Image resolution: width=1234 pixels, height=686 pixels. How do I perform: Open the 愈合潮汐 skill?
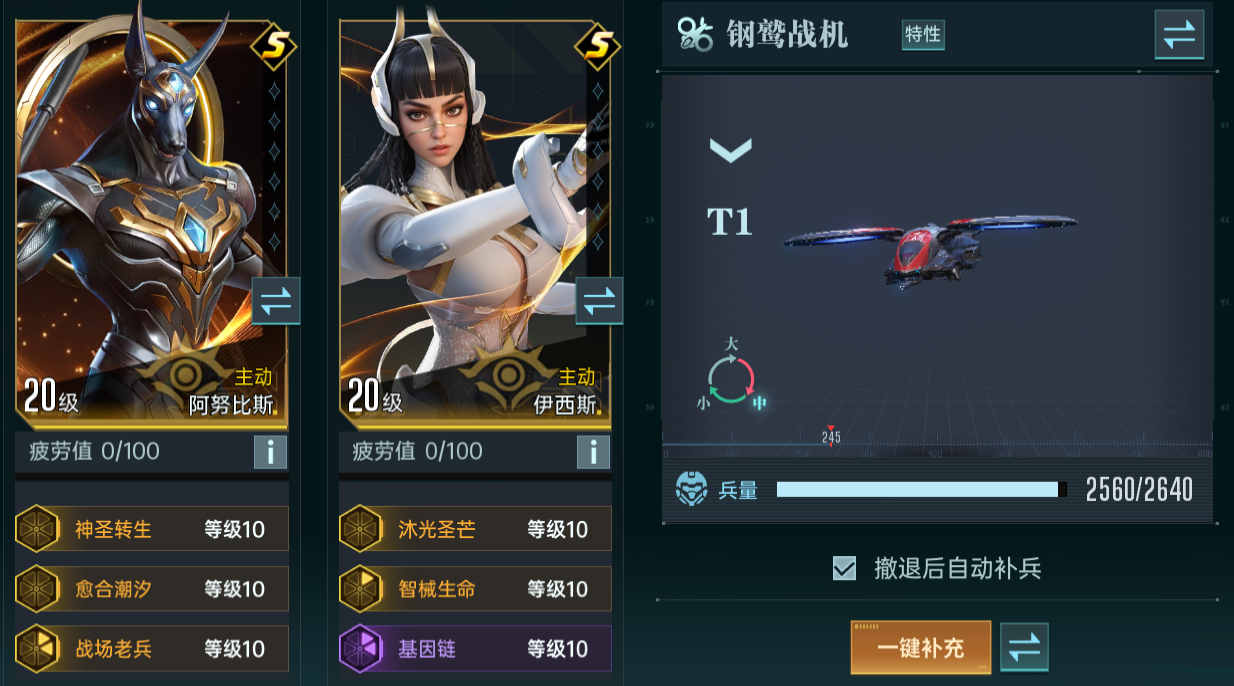pos(152,589)
